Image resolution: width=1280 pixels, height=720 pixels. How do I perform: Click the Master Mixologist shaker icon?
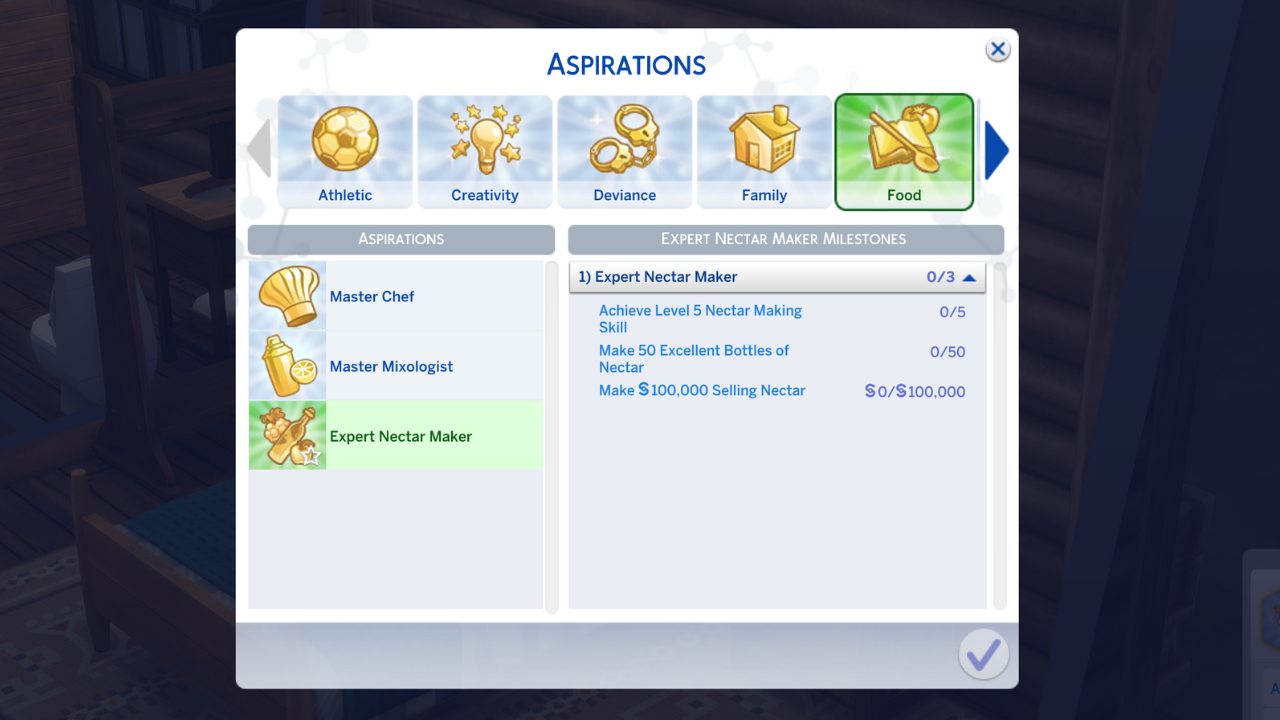coord(287,366)
